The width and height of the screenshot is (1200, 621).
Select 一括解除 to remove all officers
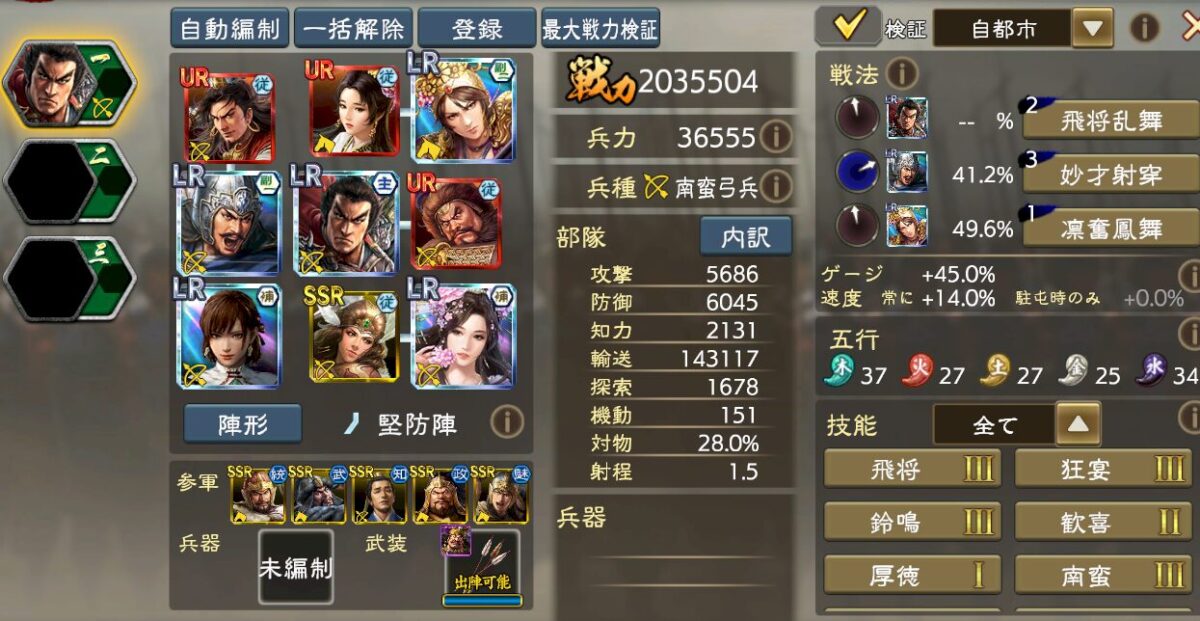(x=353, y=29)
